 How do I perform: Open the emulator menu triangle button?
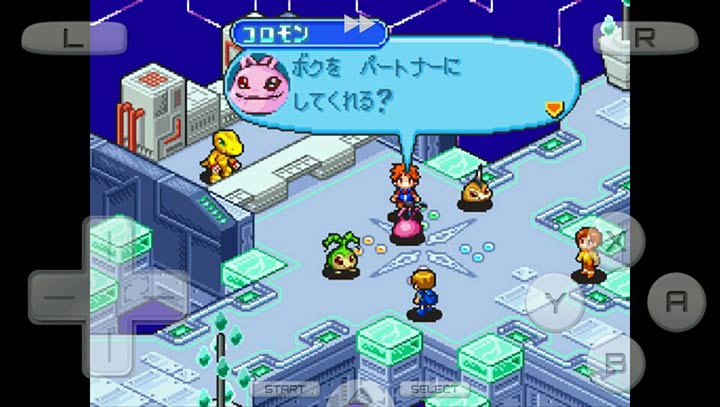coord(360,393)
